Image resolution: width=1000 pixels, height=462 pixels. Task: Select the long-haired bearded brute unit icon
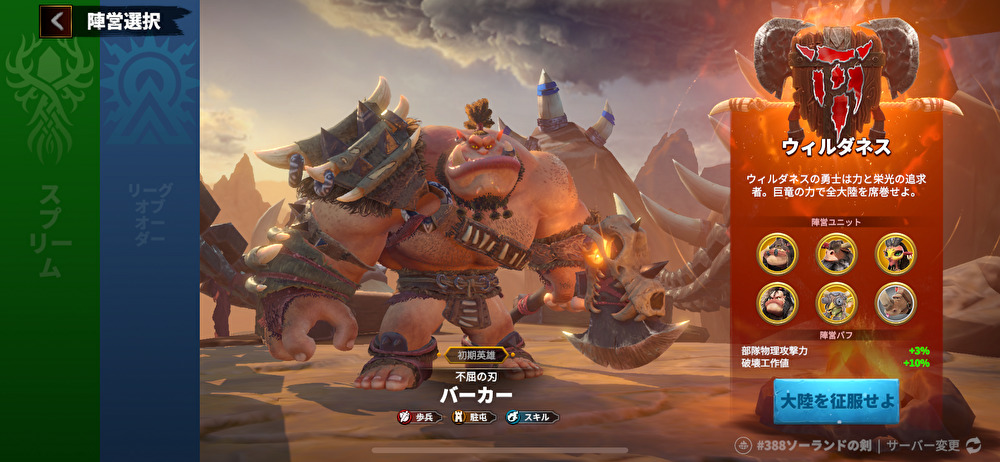pos(776,301)
